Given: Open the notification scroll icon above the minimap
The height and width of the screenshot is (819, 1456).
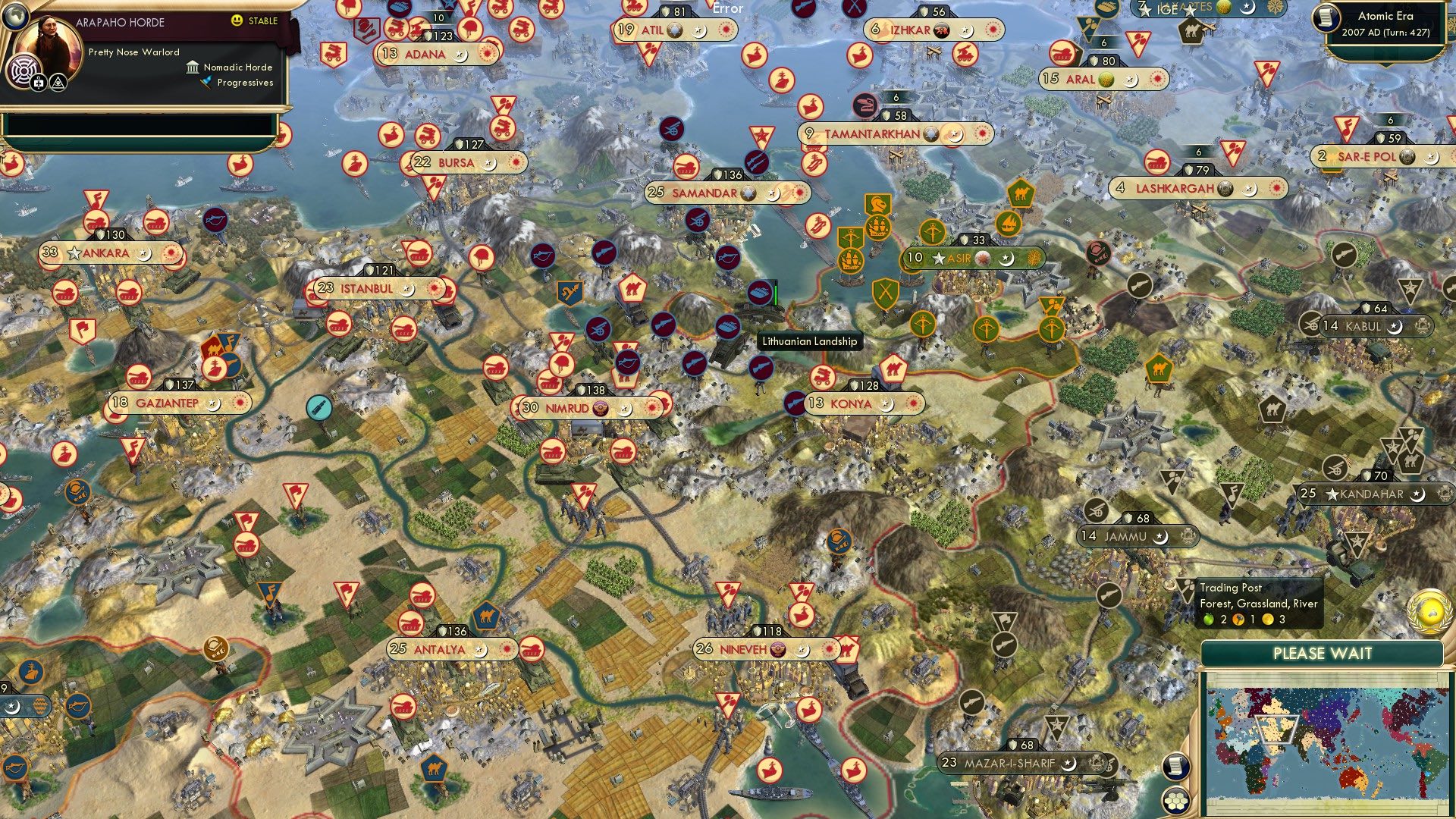Looking at the screenshot, I should click(x=1175, y=767).
